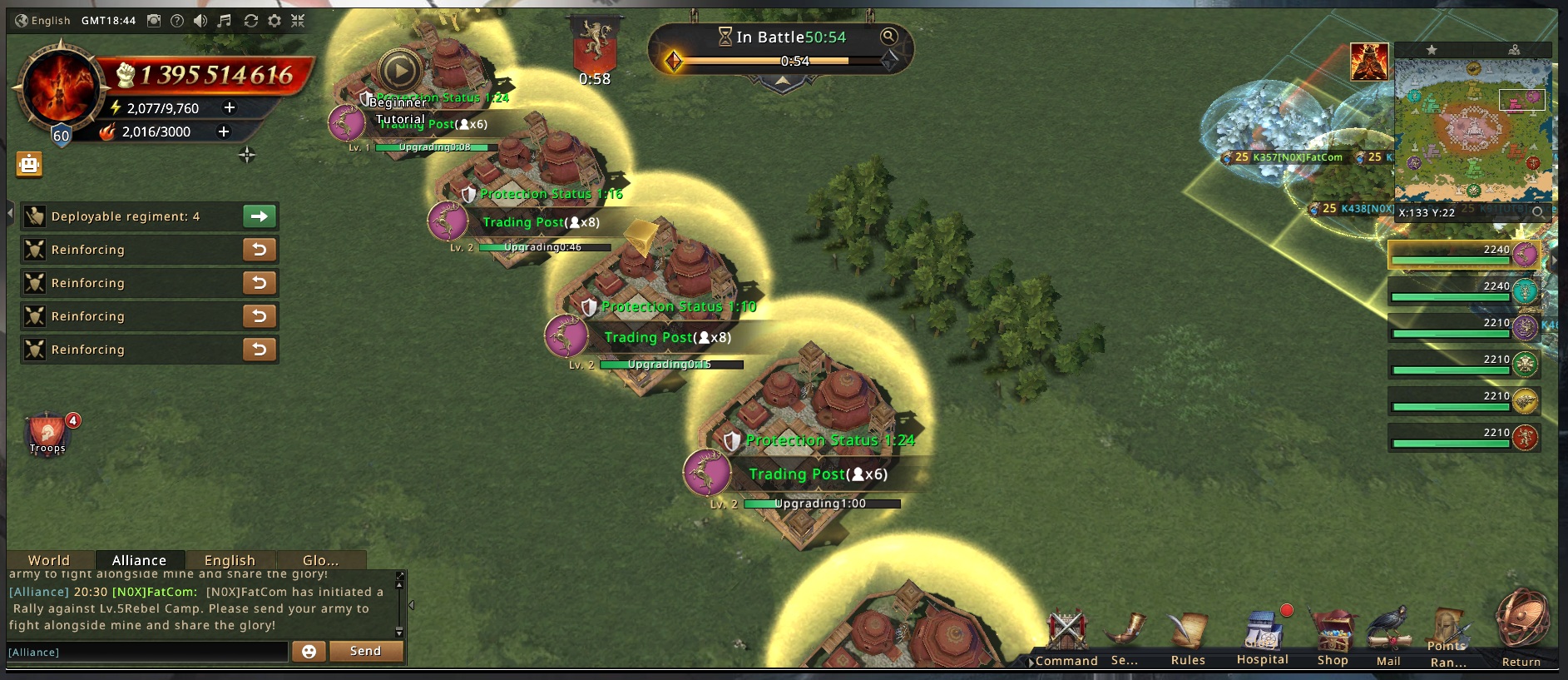Image resolution: width=1568 pixels, height=680 pixels.
Task: Click the alliance chat input field
Action: tap(147, 652)
